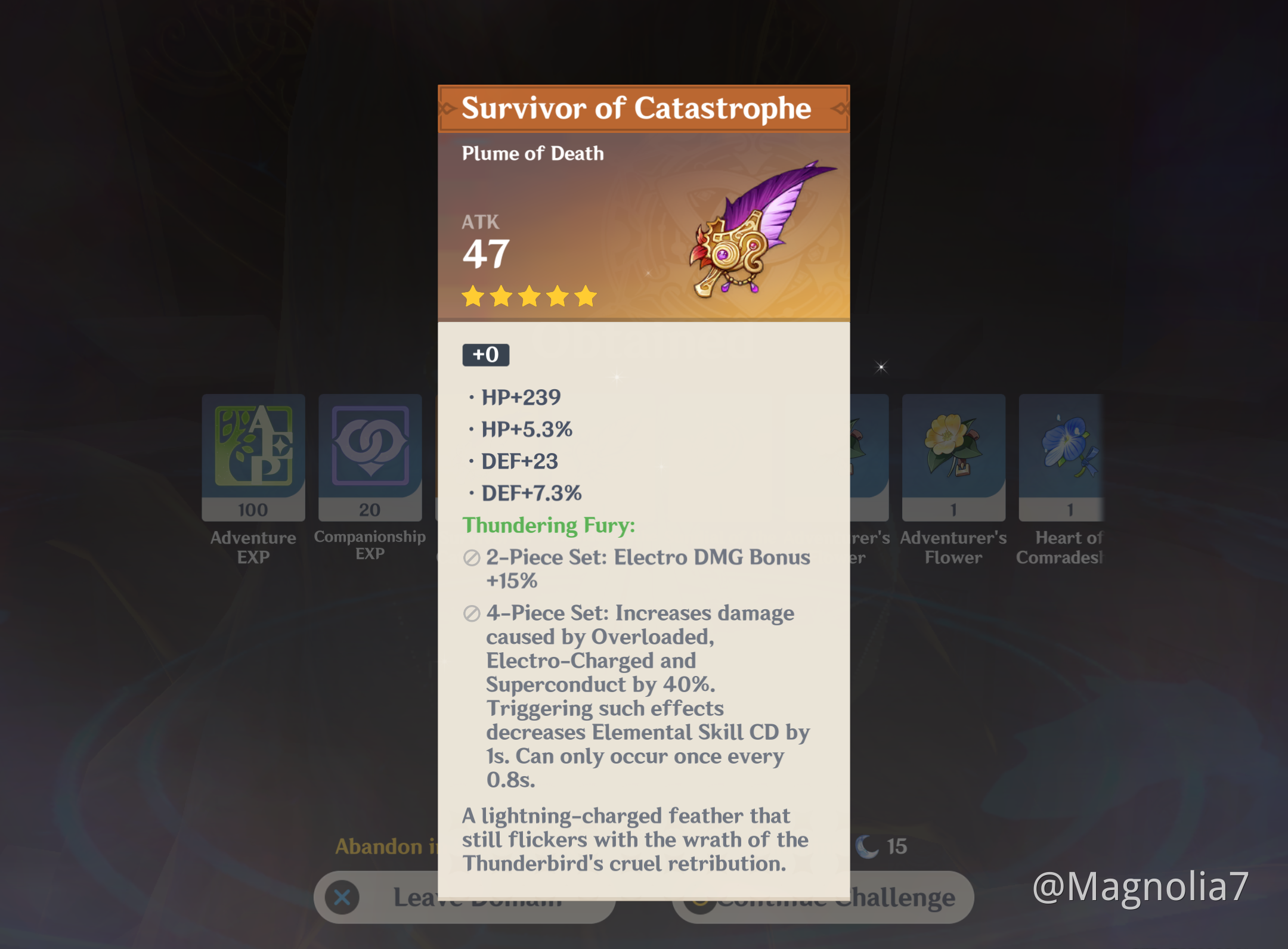Expand the Survivor of Catastrophe title banner
The width and height of the screenshot is (1288, 949).
(x=642, y=108)
